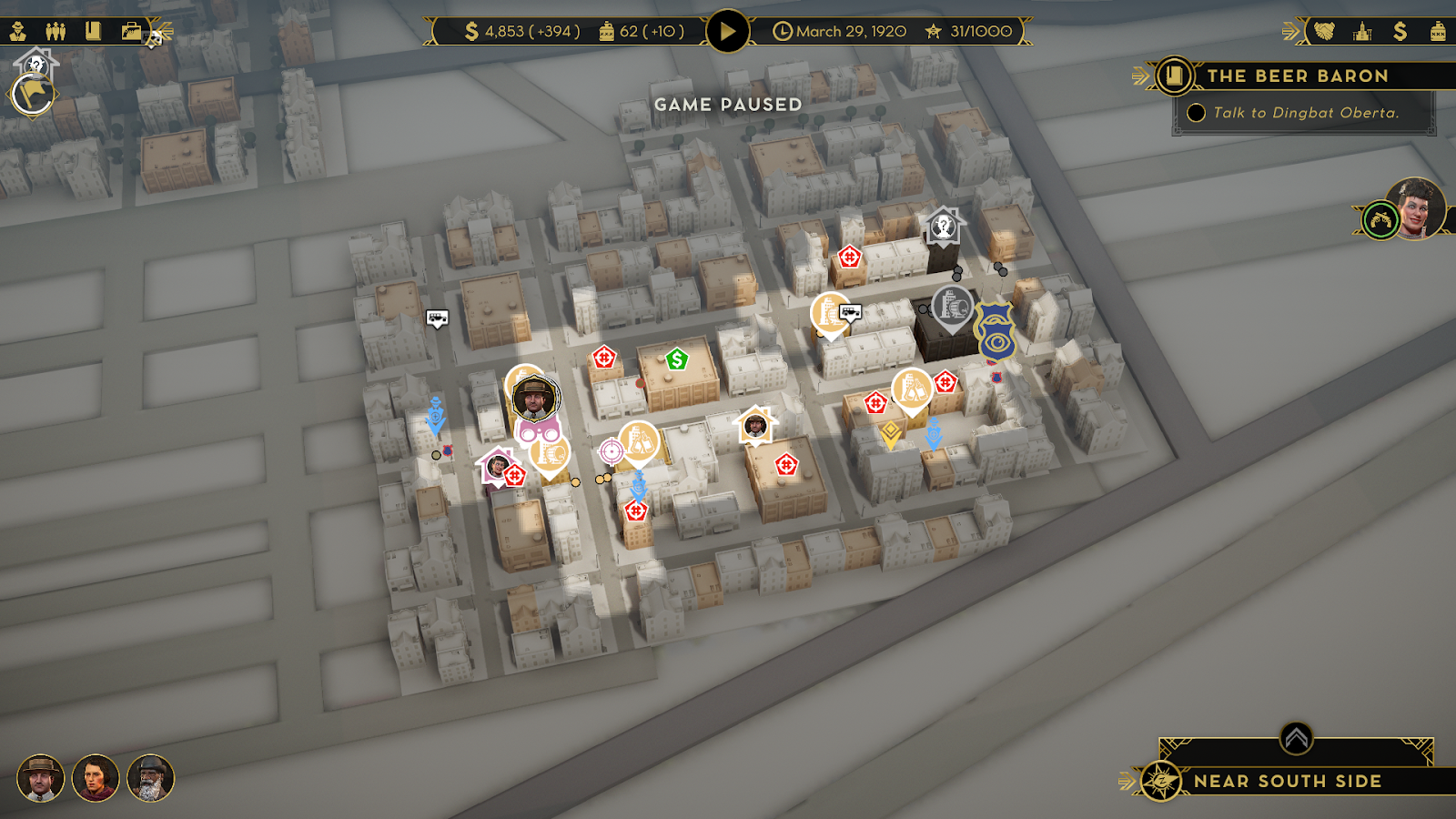This screenshot has height=819, width=1456.
Task: Open the finances dollar sign icon at top right
Action: 1400,32
